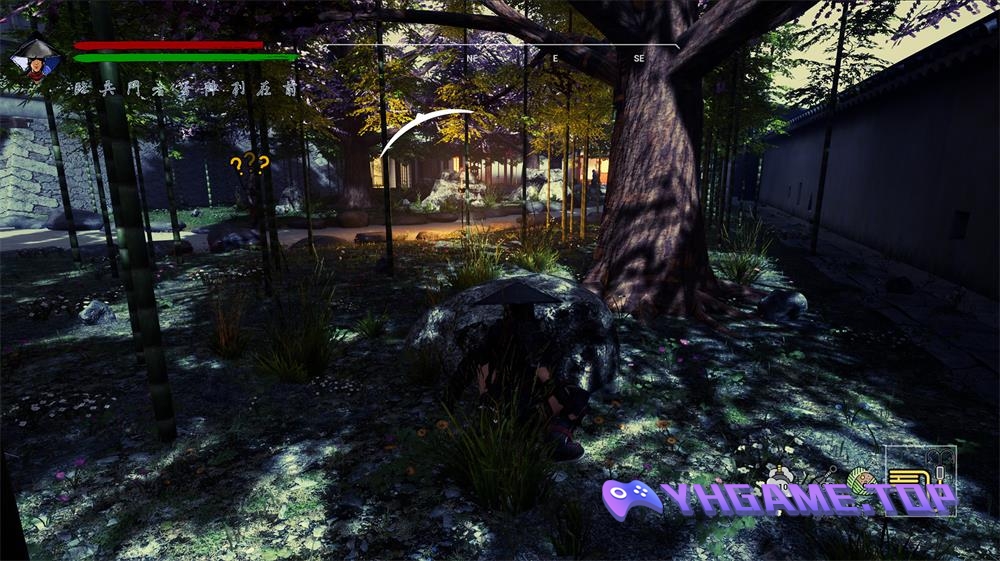Click the compass heading bar
The width and height of the screenshot is (1000, 561).
pyautogui.click(x=500, y=52)
